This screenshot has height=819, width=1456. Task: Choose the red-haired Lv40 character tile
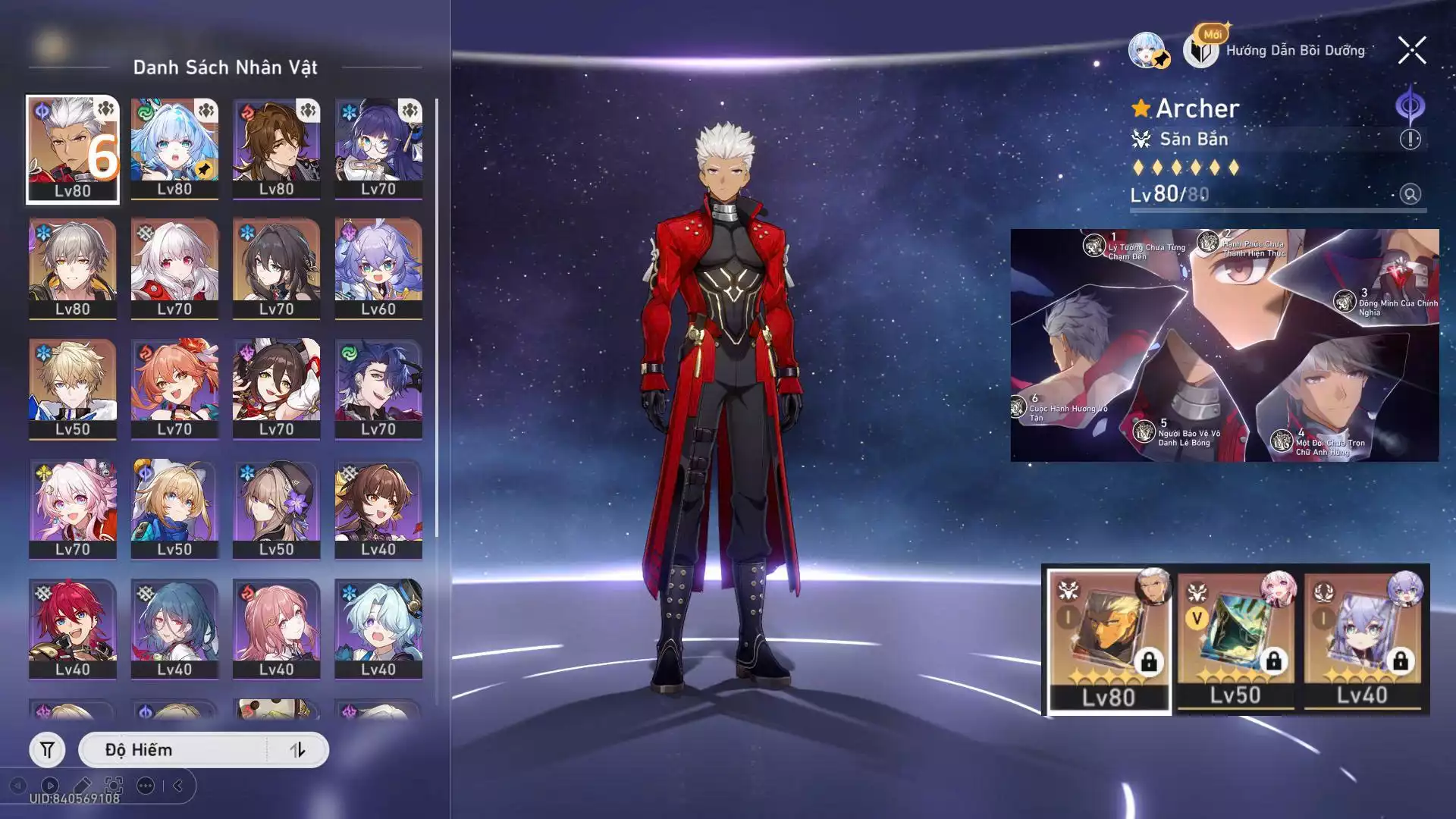point(73,629)
